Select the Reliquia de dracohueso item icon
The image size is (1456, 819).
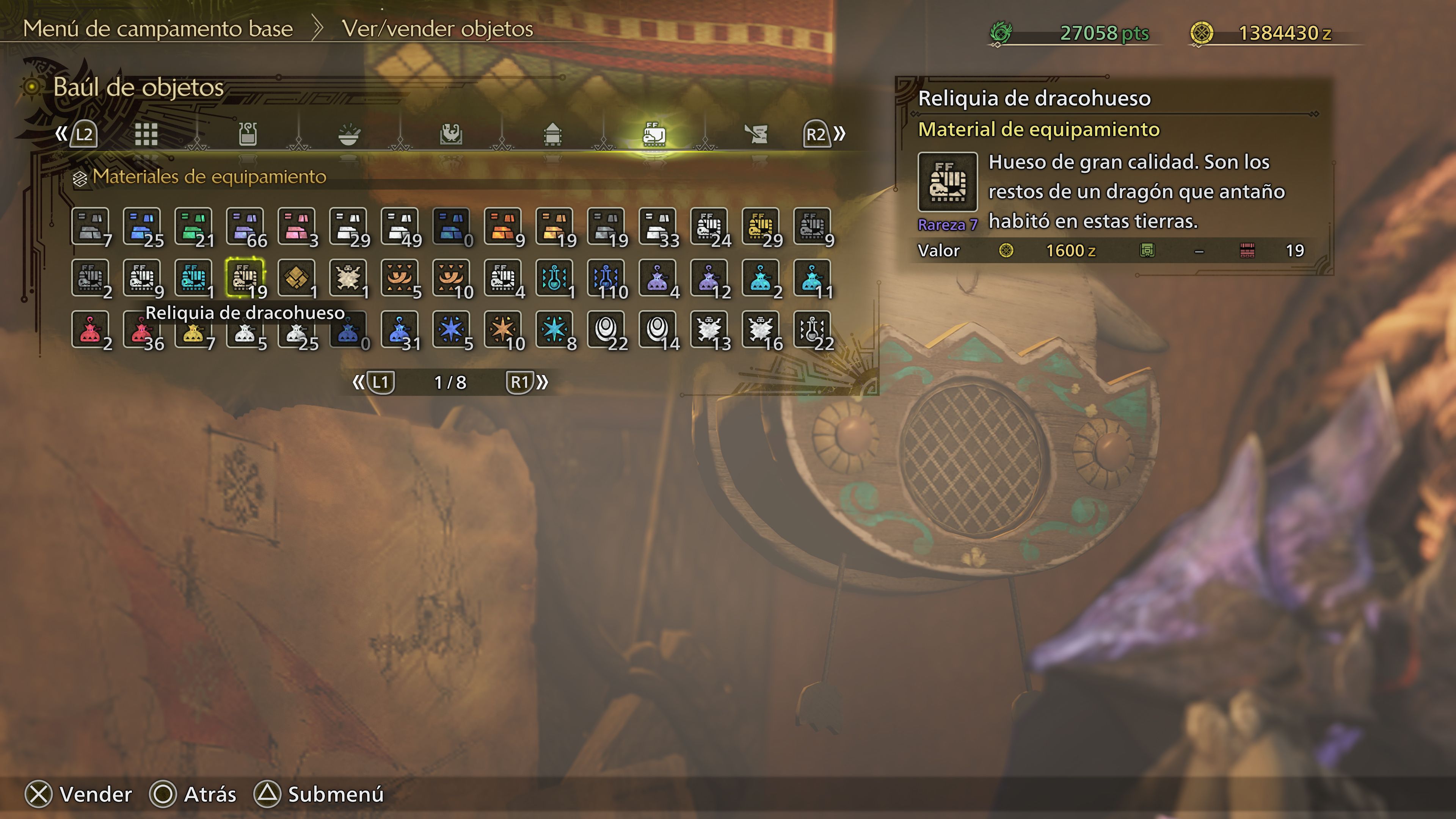pos(245,278)
